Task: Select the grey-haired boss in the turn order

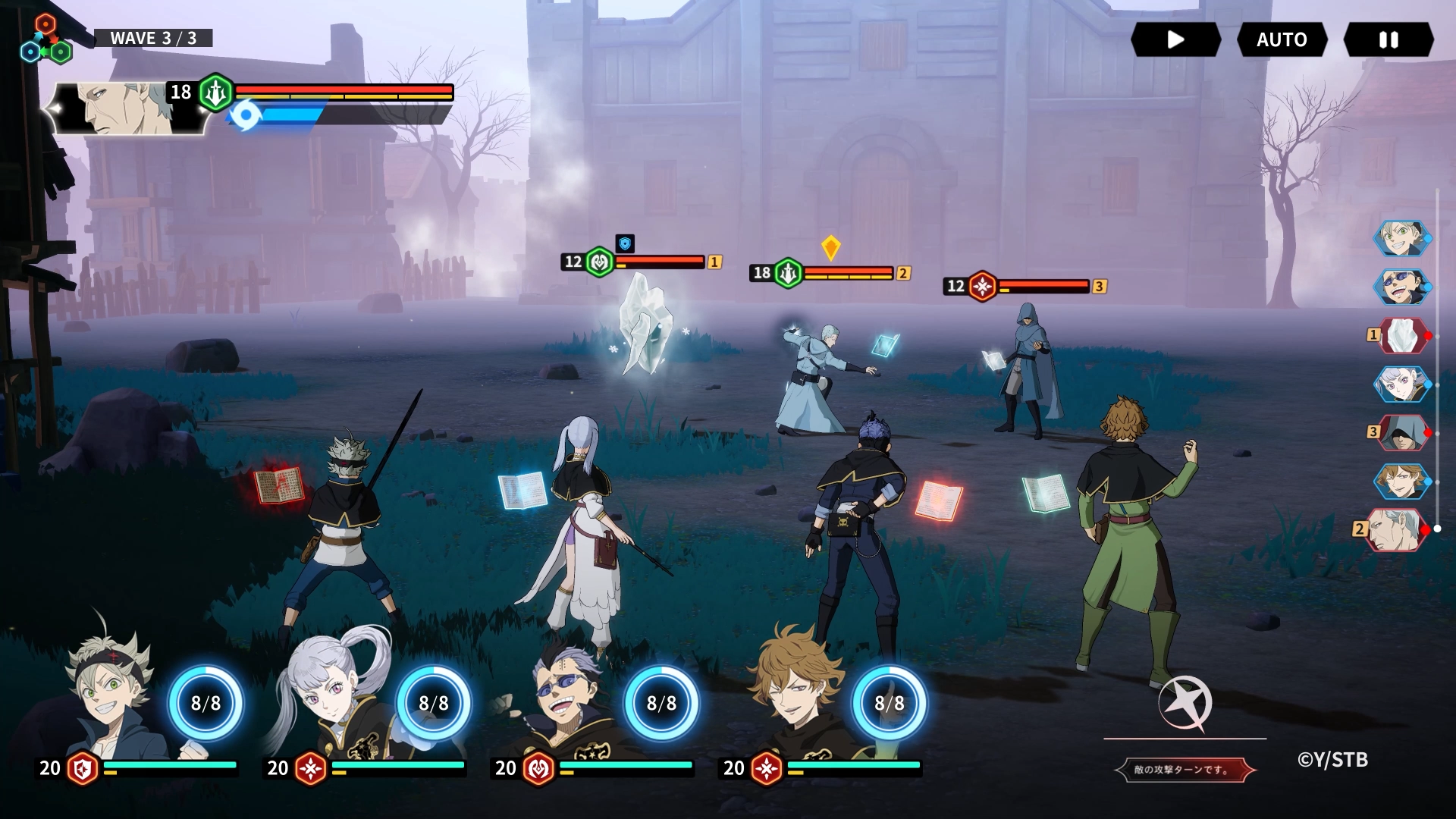Action: [x=1395, y=529]
